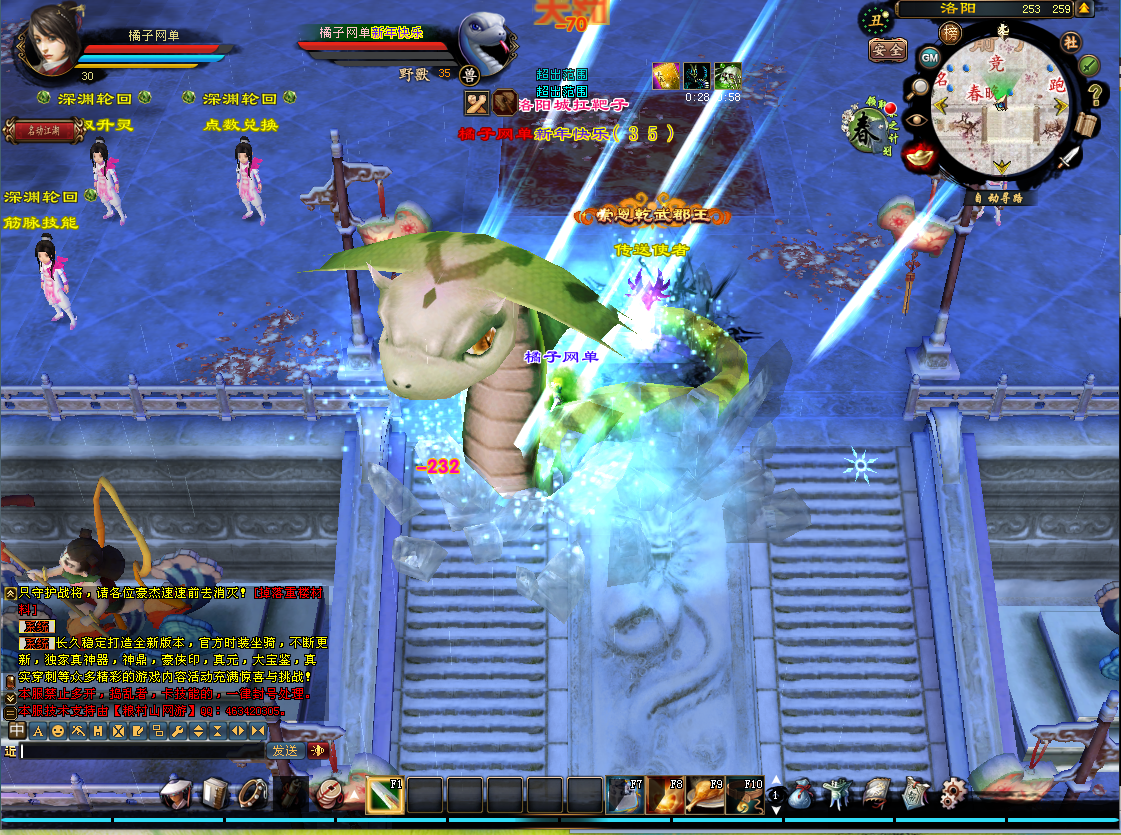This screenshot has width=1121, height=835.
Task: Open the 社 guild button
Action: click(x=1070, y=42)
